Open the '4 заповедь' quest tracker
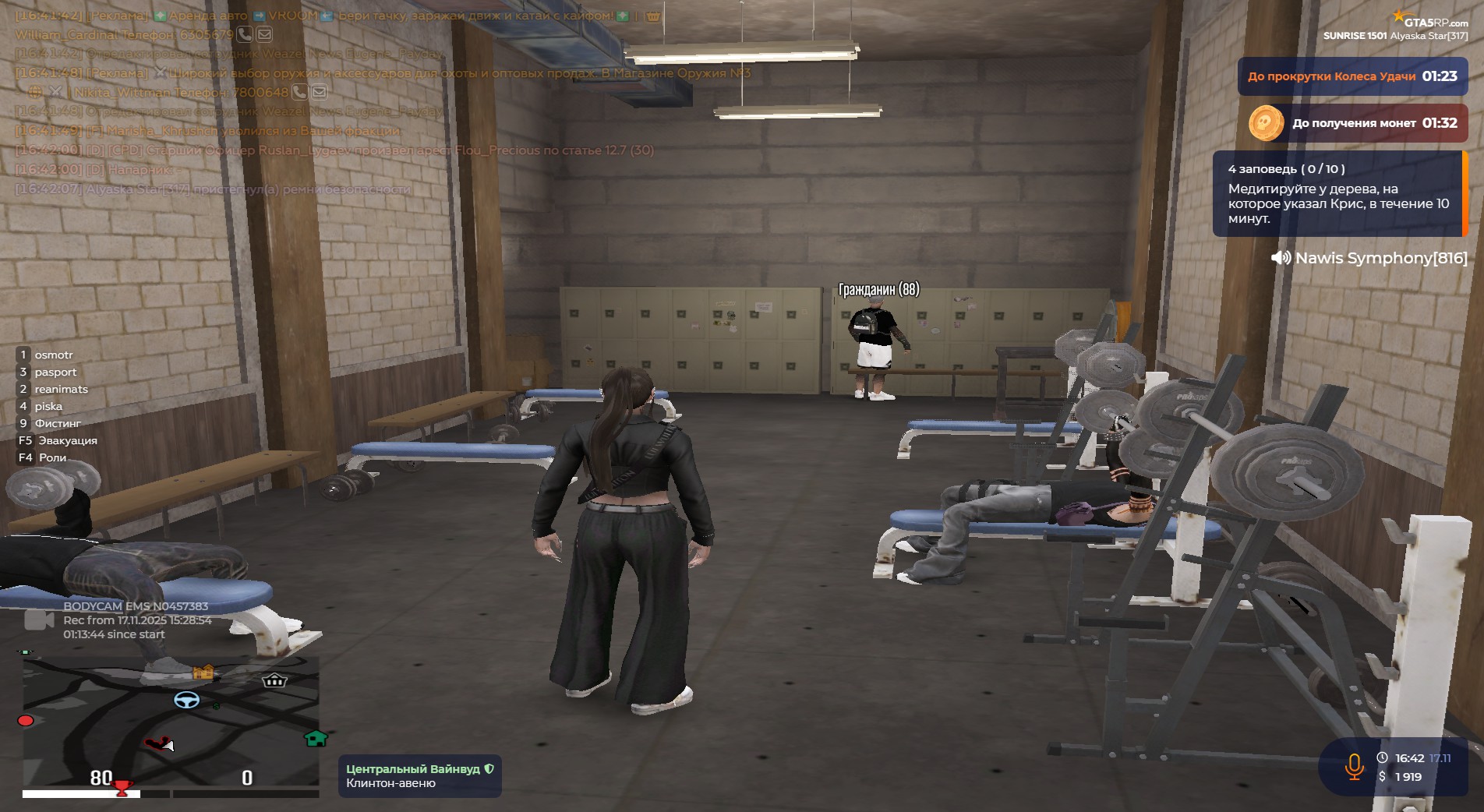Screen dimensions: 1484x812 click(x=1337, y=193)
